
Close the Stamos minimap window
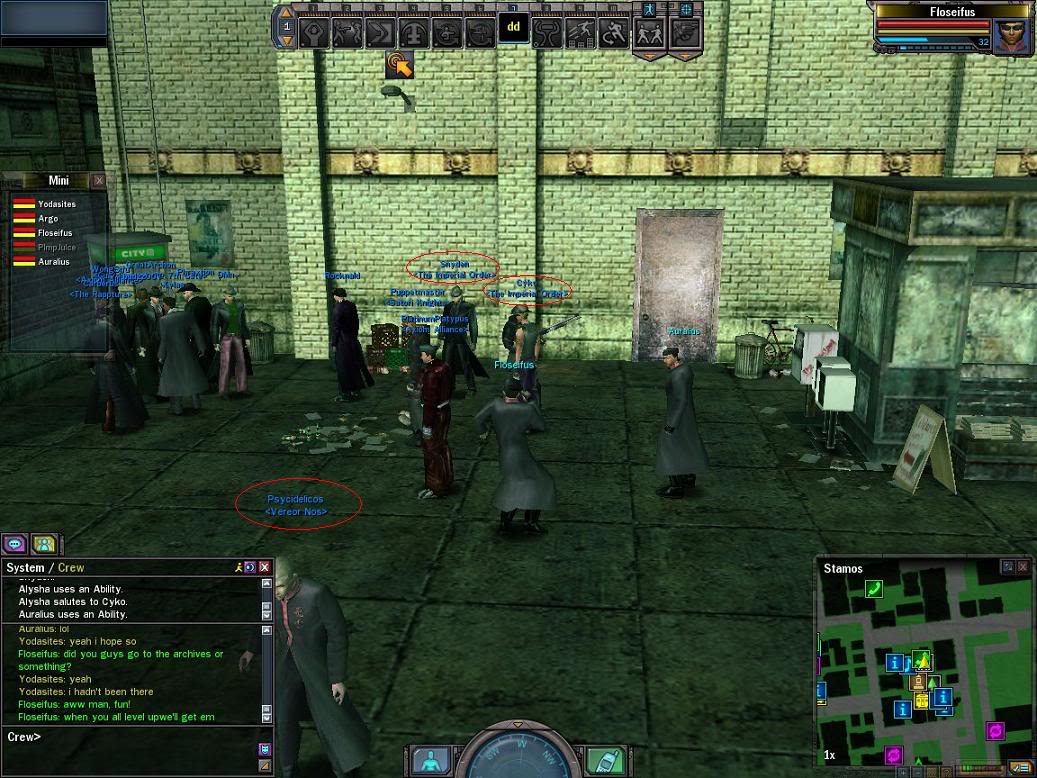click(x=1023, y=567)
